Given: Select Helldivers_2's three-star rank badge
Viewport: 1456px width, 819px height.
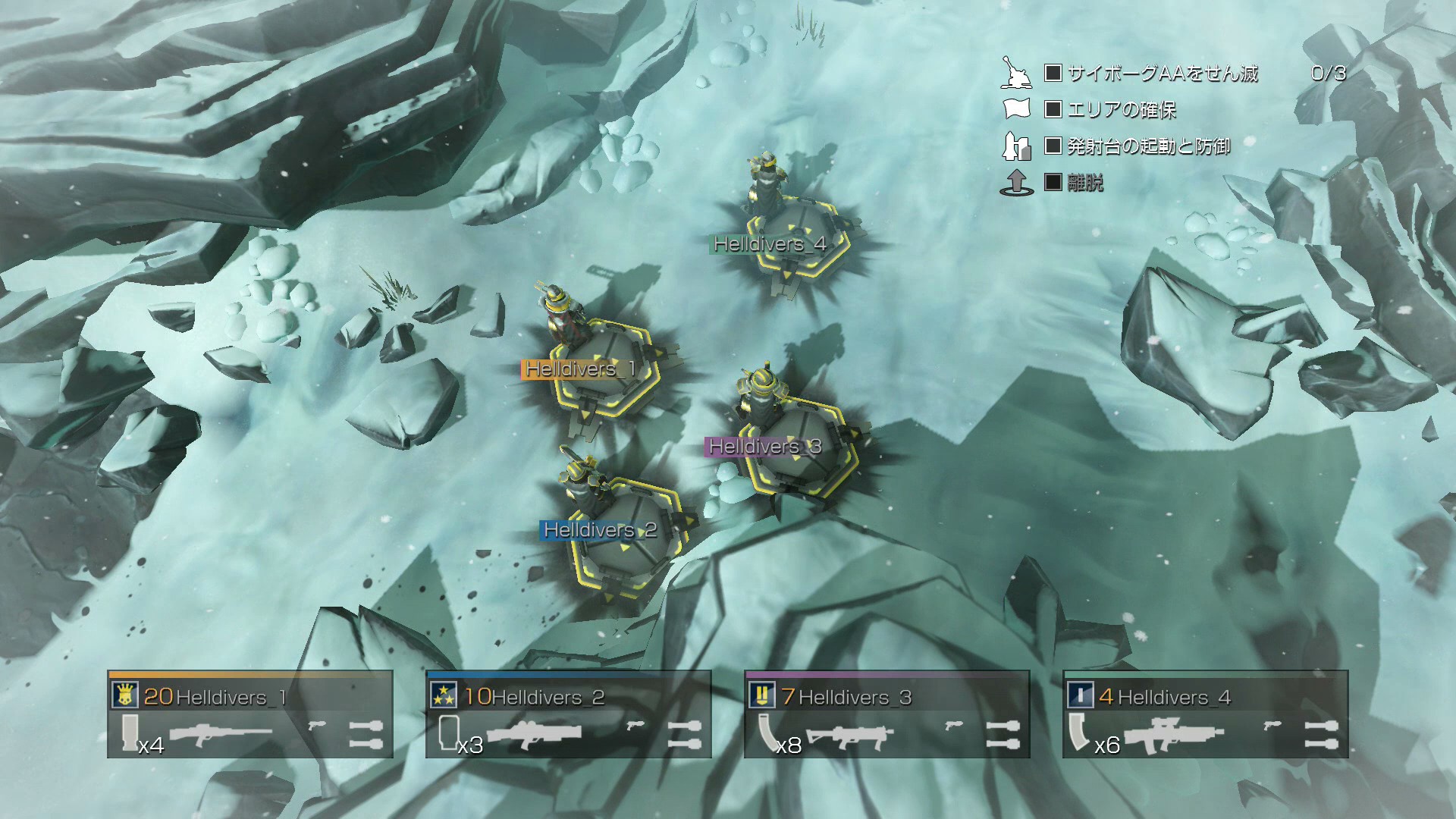Looking at the screenshot, I should 443,695.
